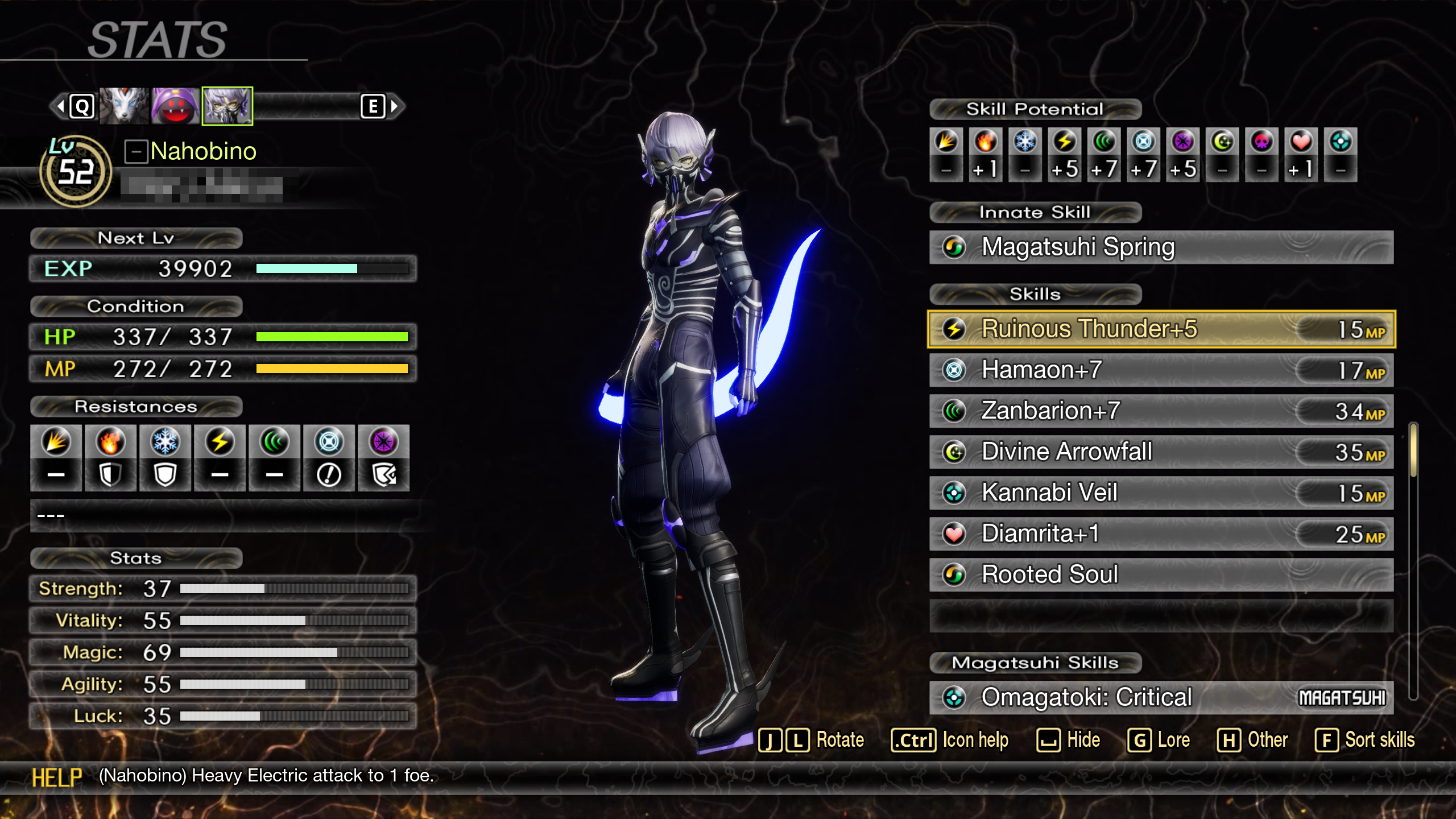The image size is (1456, 819).
Task: Select the Nahobino party portrait
Action: [x=227, y=106]
